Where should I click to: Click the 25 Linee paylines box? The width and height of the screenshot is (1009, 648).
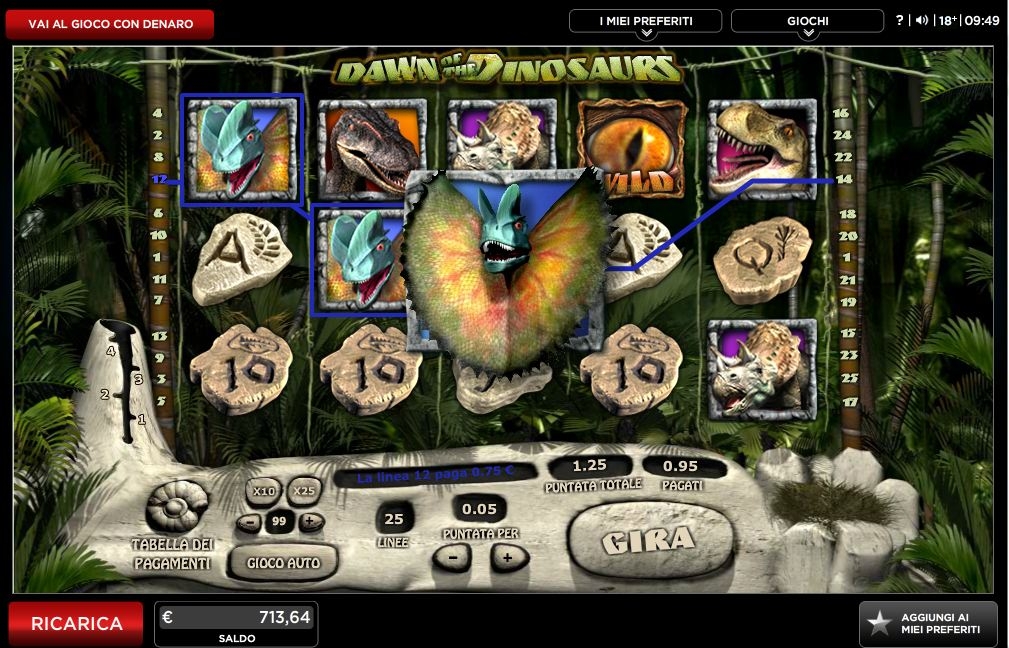click(393, 517)
